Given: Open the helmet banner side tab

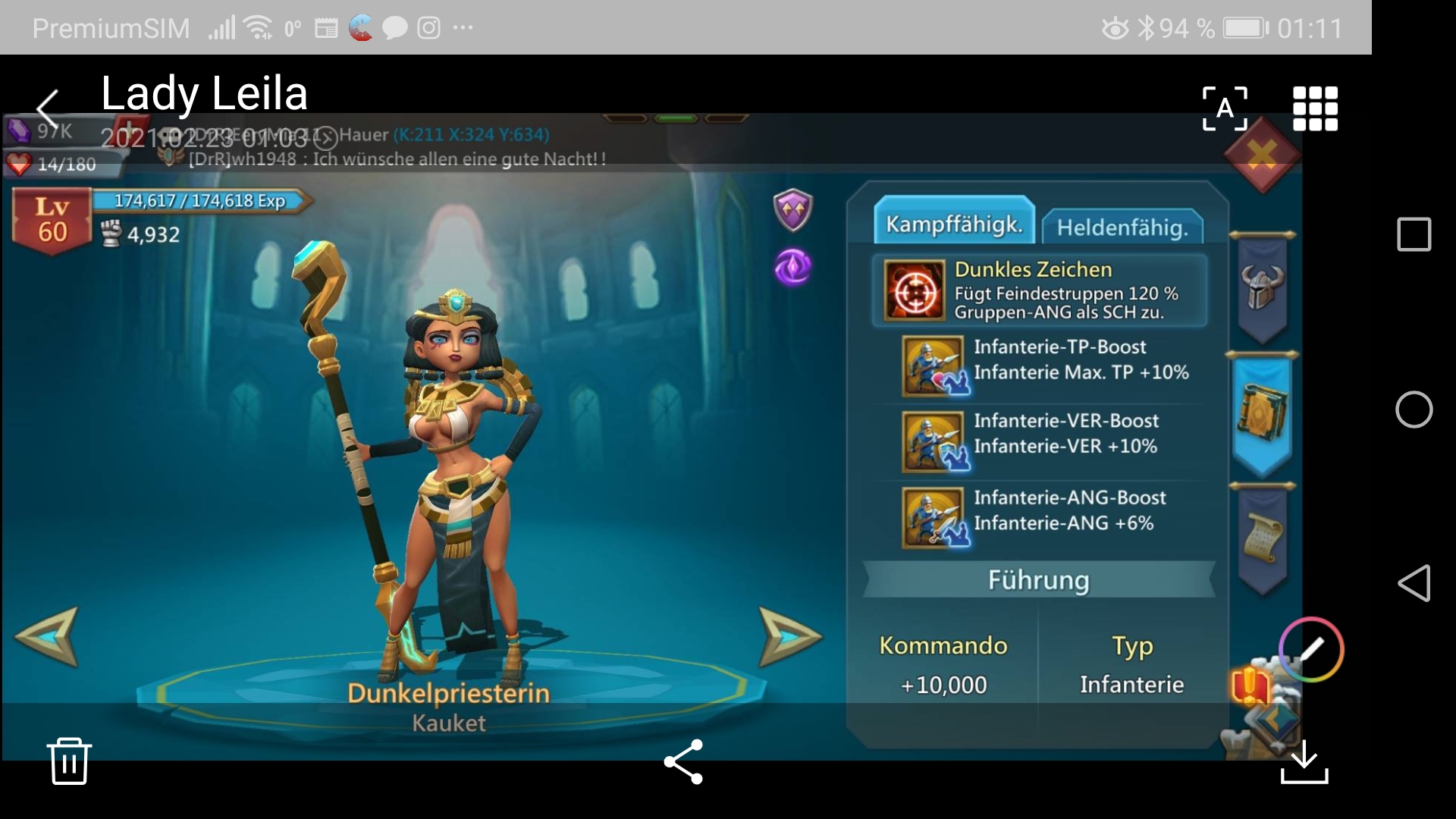Looking at the screenshot, I should click(x=1262, y=288).
